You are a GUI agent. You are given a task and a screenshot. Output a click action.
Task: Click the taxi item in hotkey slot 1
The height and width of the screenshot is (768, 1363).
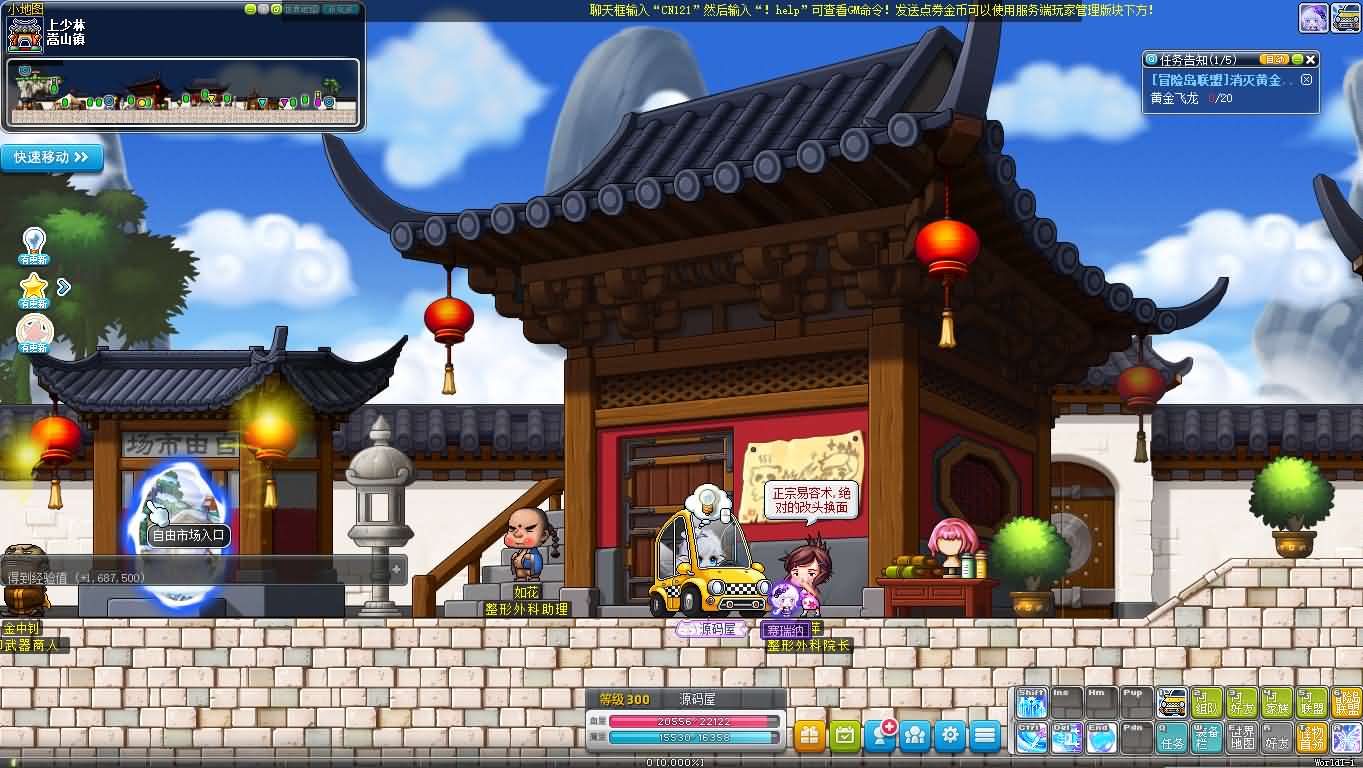(x=1171, y=701)
